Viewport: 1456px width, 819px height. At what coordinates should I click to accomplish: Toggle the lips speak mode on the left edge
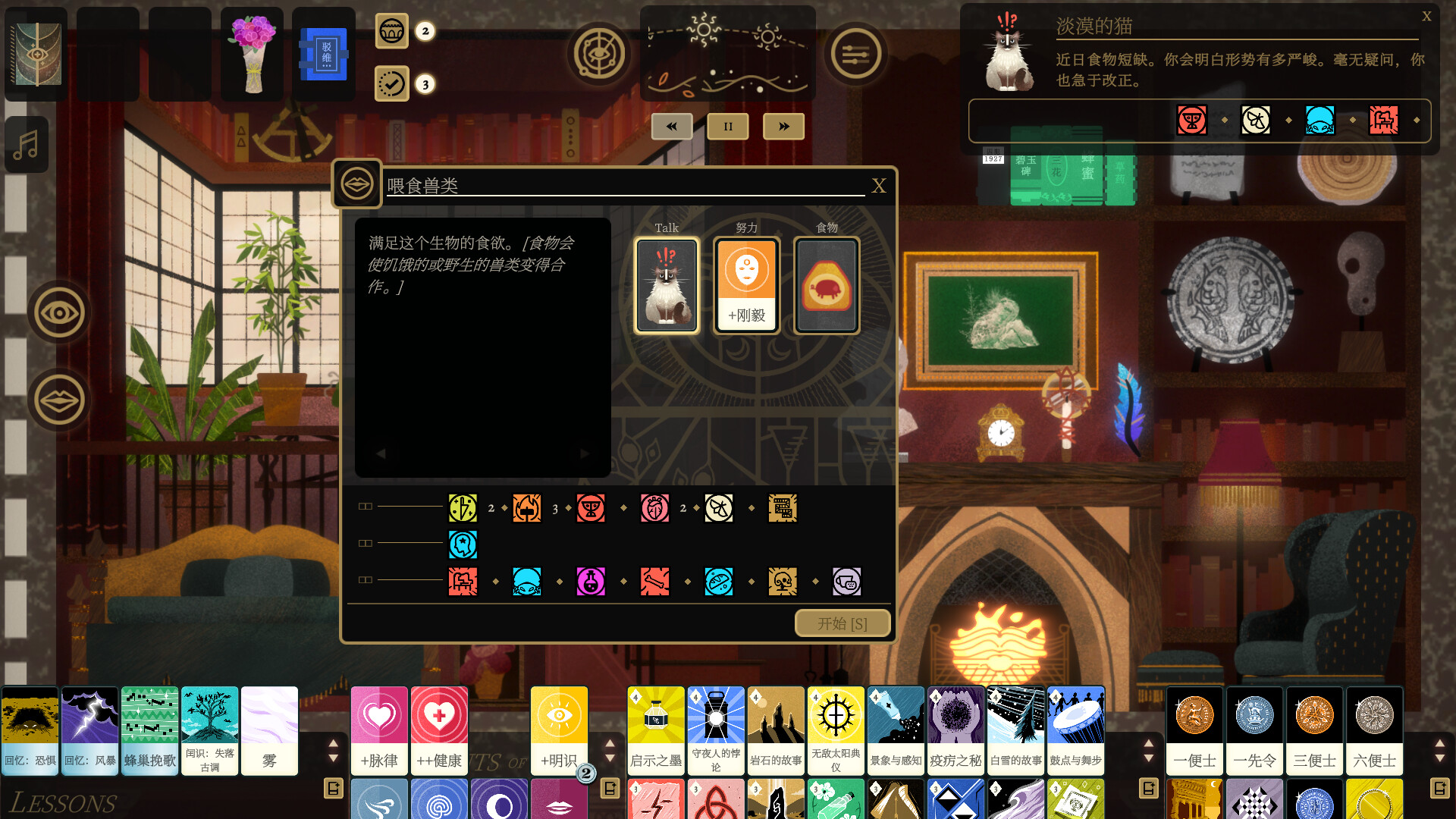pos(58,399)
